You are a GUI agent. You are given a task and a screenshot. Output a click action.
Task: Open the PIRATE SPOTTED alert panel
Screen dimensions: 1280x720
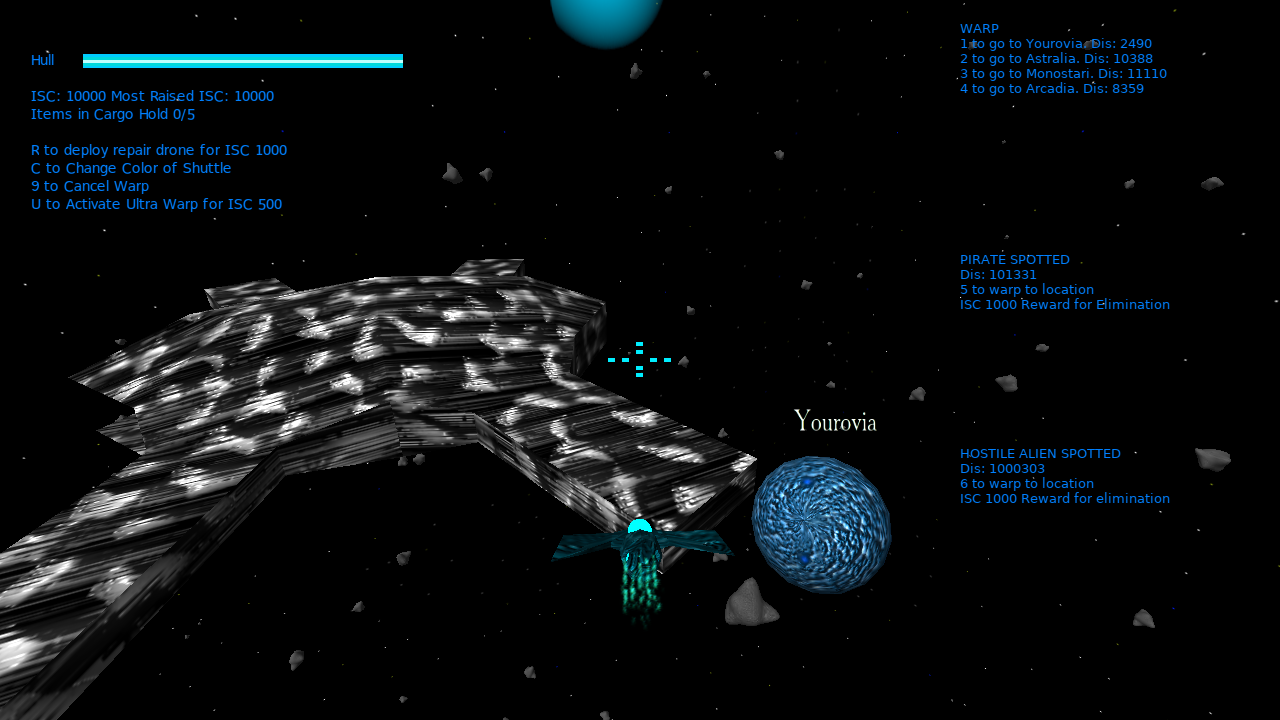click(1014, 259)
